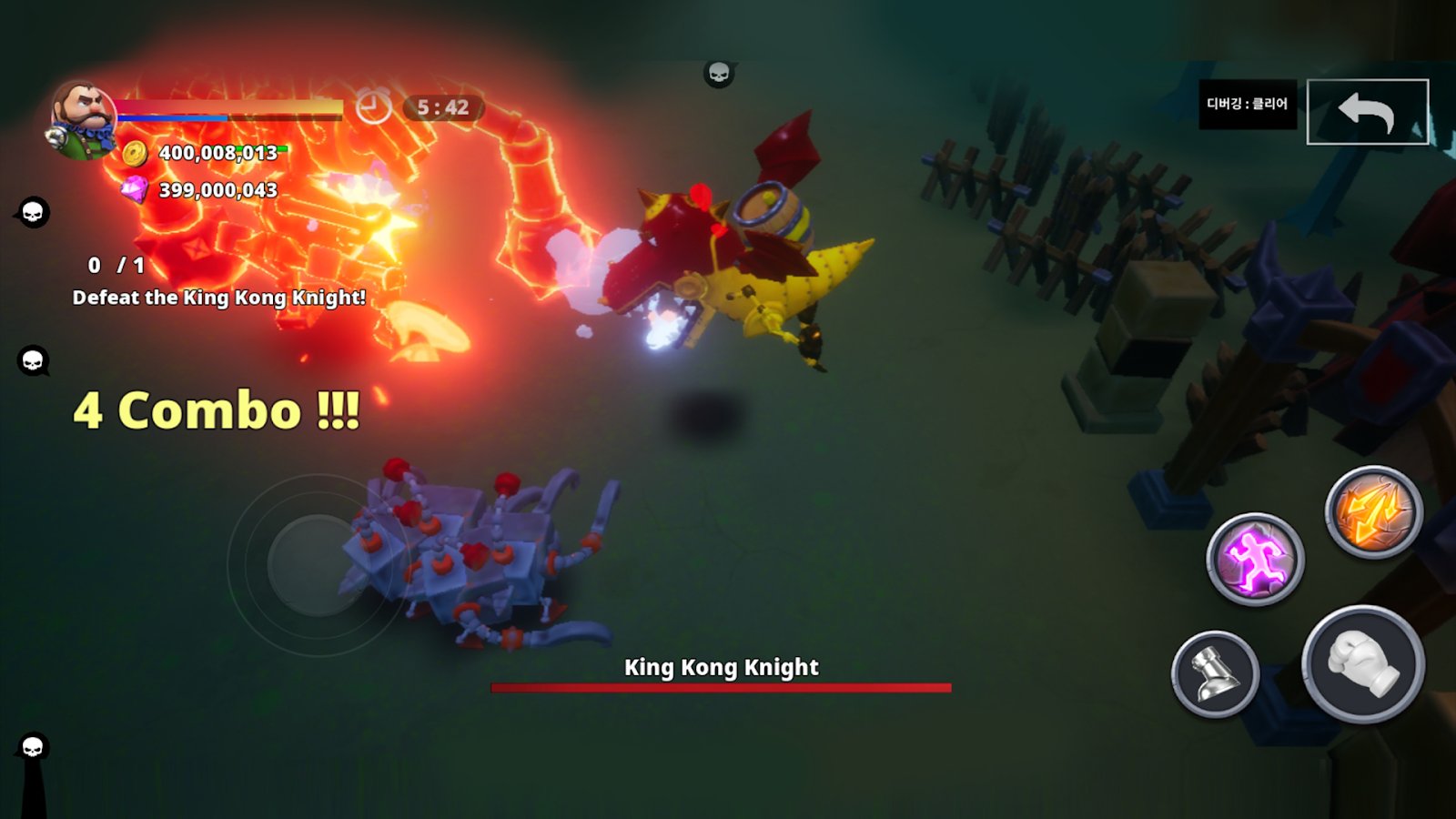Open the Defeat the King Kong Knight objective
The image size is (1456, 819).
click(x=218, y=298)
